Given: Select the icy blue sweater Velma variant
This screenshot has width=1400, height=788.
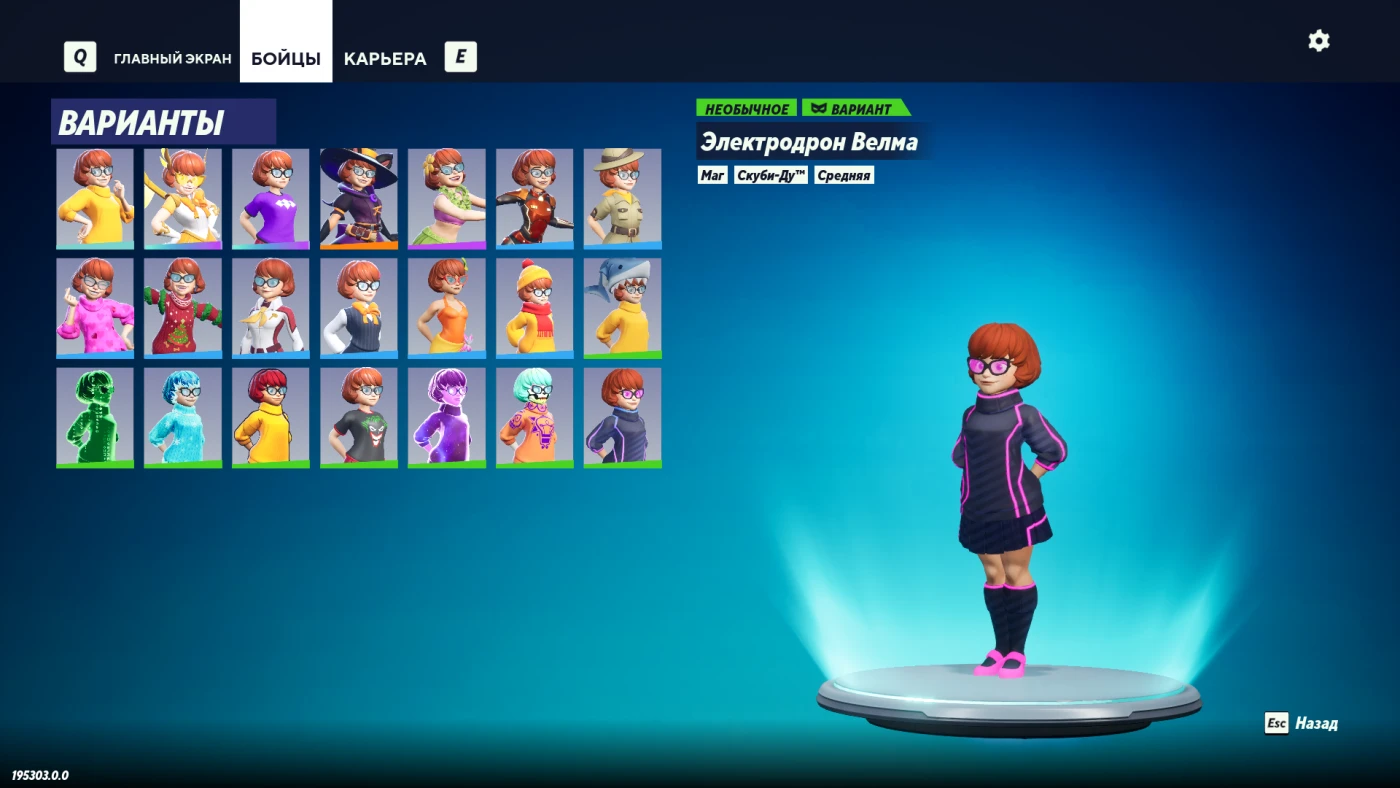Looking at the screenshot, I should [x=183, y=417].
